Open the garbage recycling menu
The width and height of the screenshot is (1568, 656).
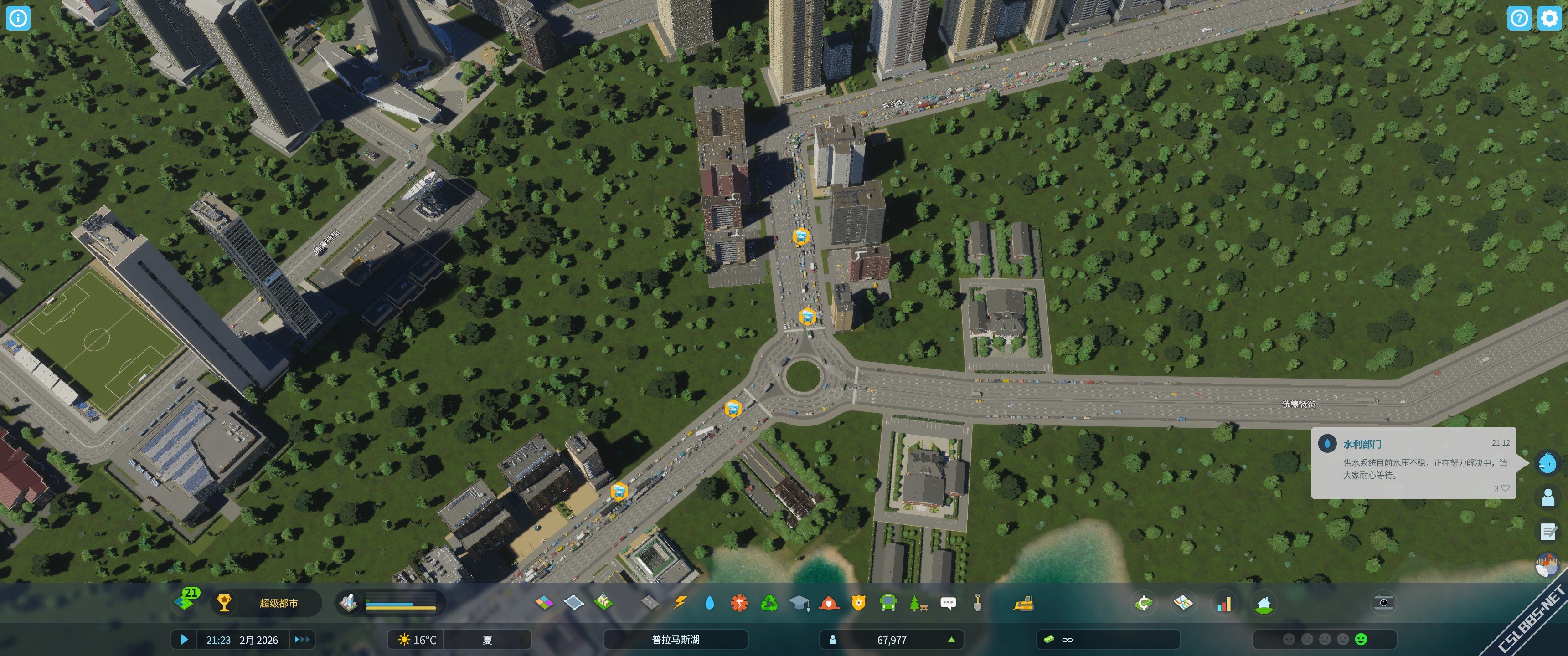pyautogui.click(x=769, y=603)
